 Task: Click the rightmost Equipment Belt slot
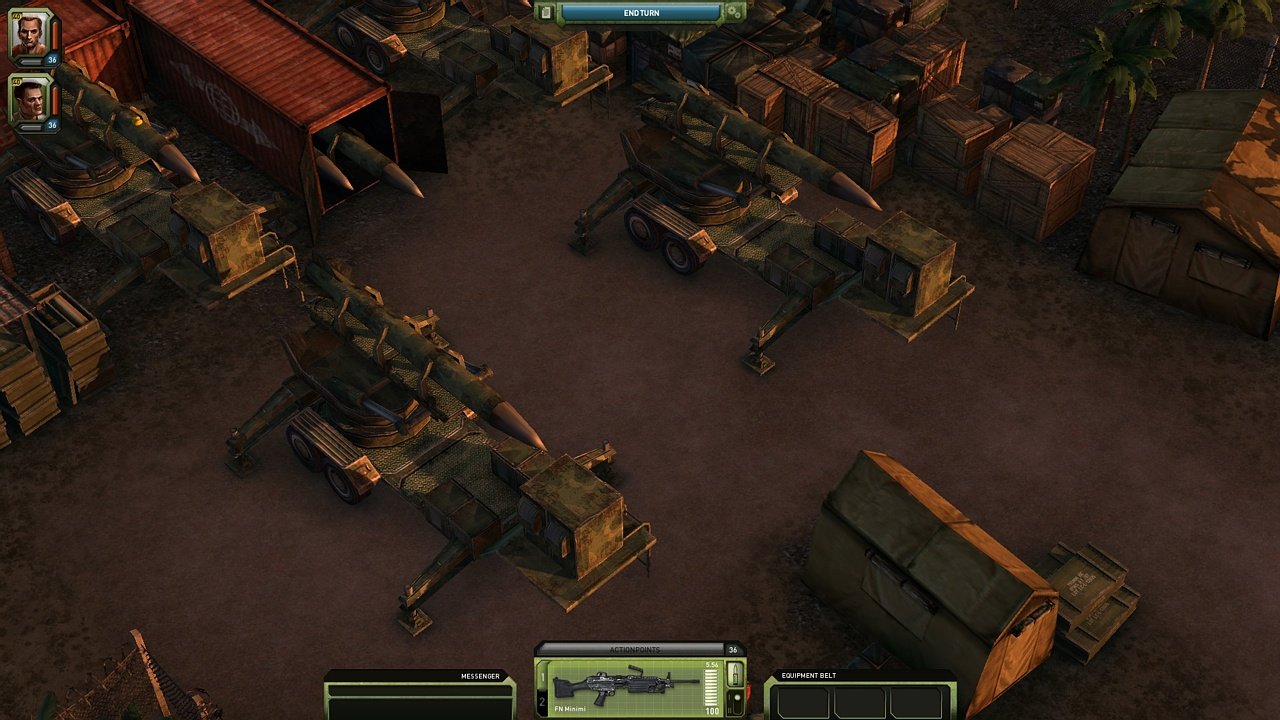pos(915,702)
